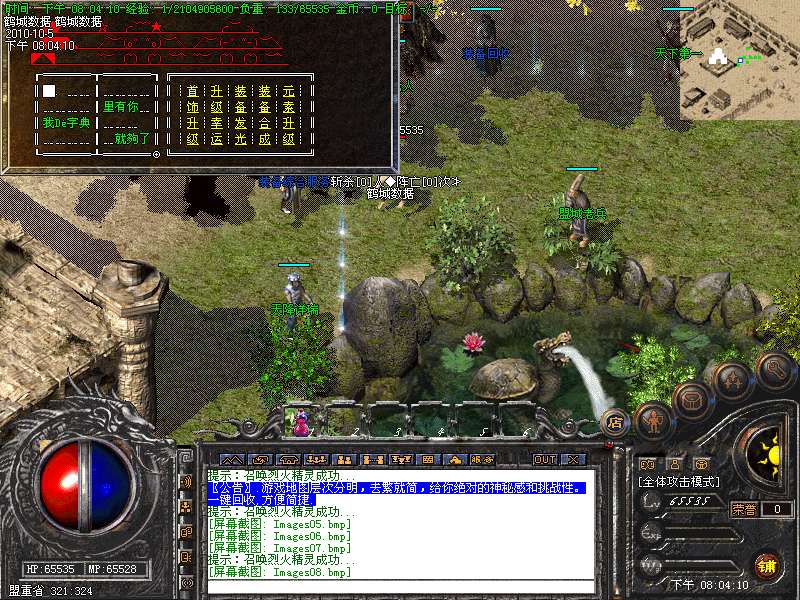This screenshot has width=800, height=600.
Task: Open settings via the wrench round button
Action: (774, 369)
